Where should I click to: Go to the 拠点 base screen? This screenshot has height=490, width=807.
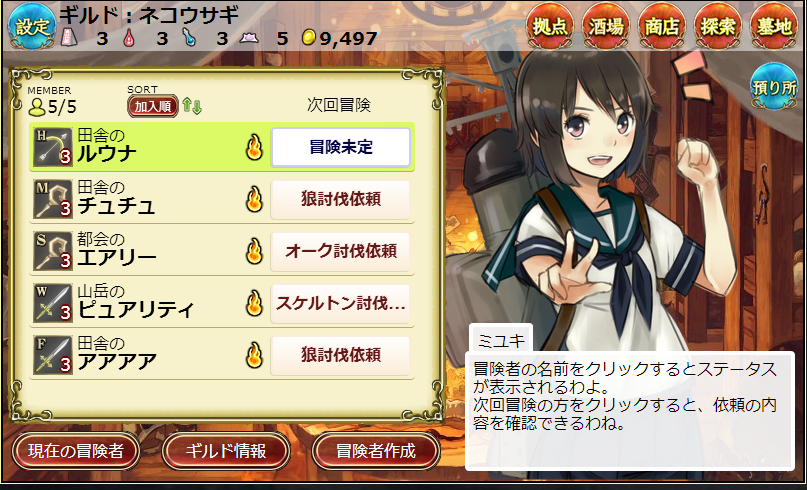click(x=552, y=26)
